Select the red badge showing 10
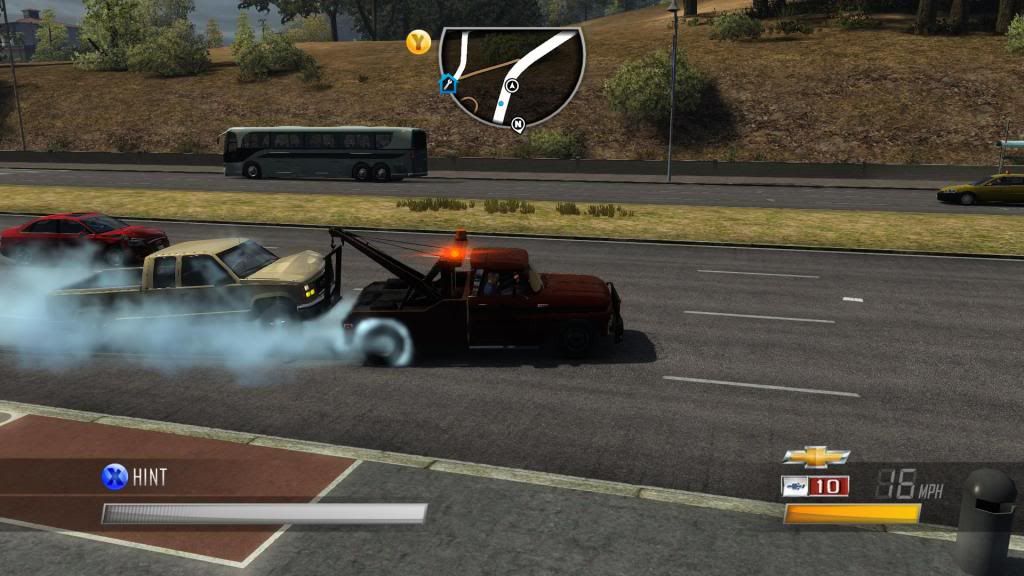Viewport: 1024px width, 576px height. [828, 486]
